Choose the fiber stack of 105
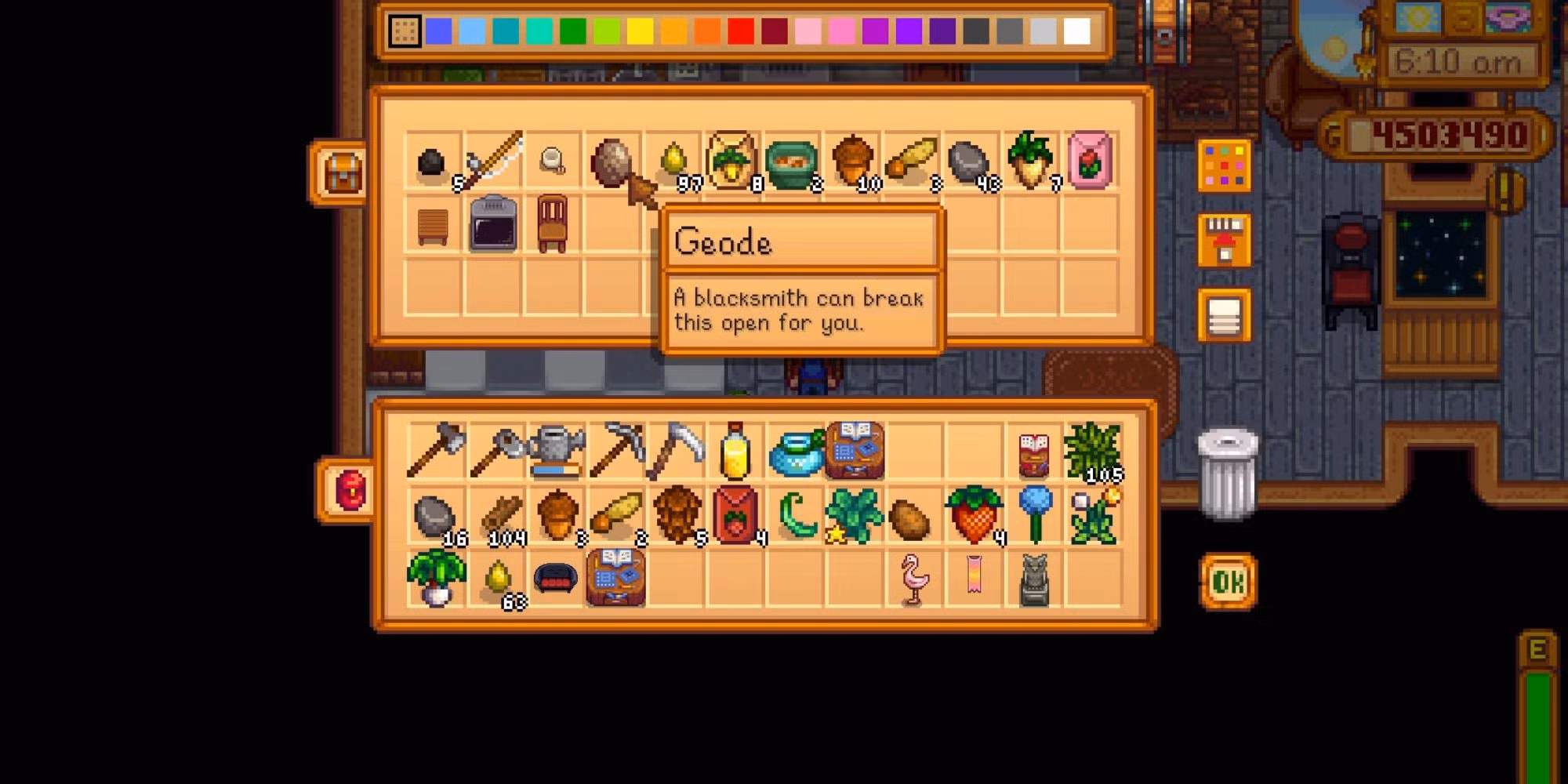Image resolution: width=1568 pixels, height=784 pixels. coord(1092,451)
